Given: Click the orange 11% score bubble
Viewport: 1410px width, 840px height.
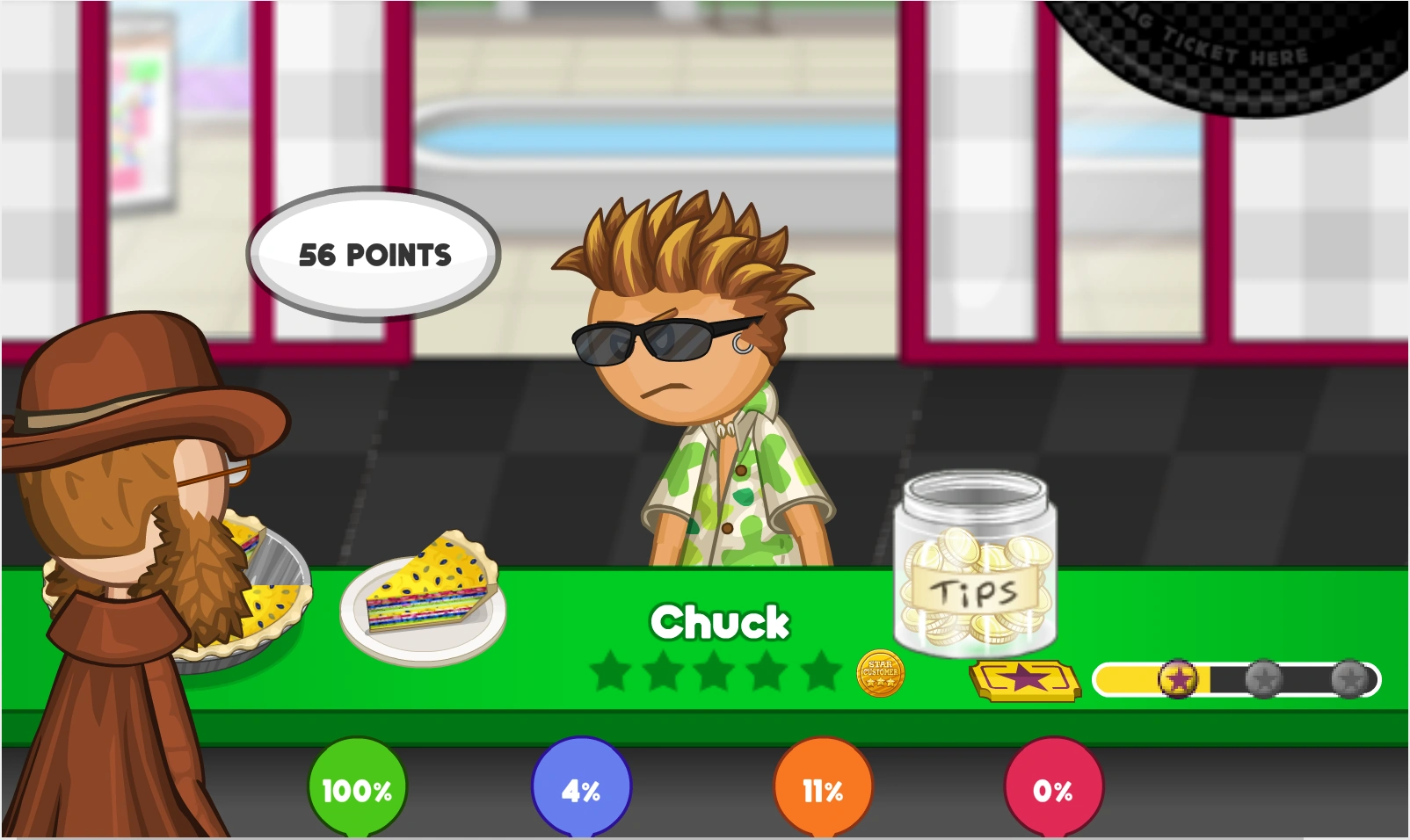Looking at the screenshot, I should 823,790.
